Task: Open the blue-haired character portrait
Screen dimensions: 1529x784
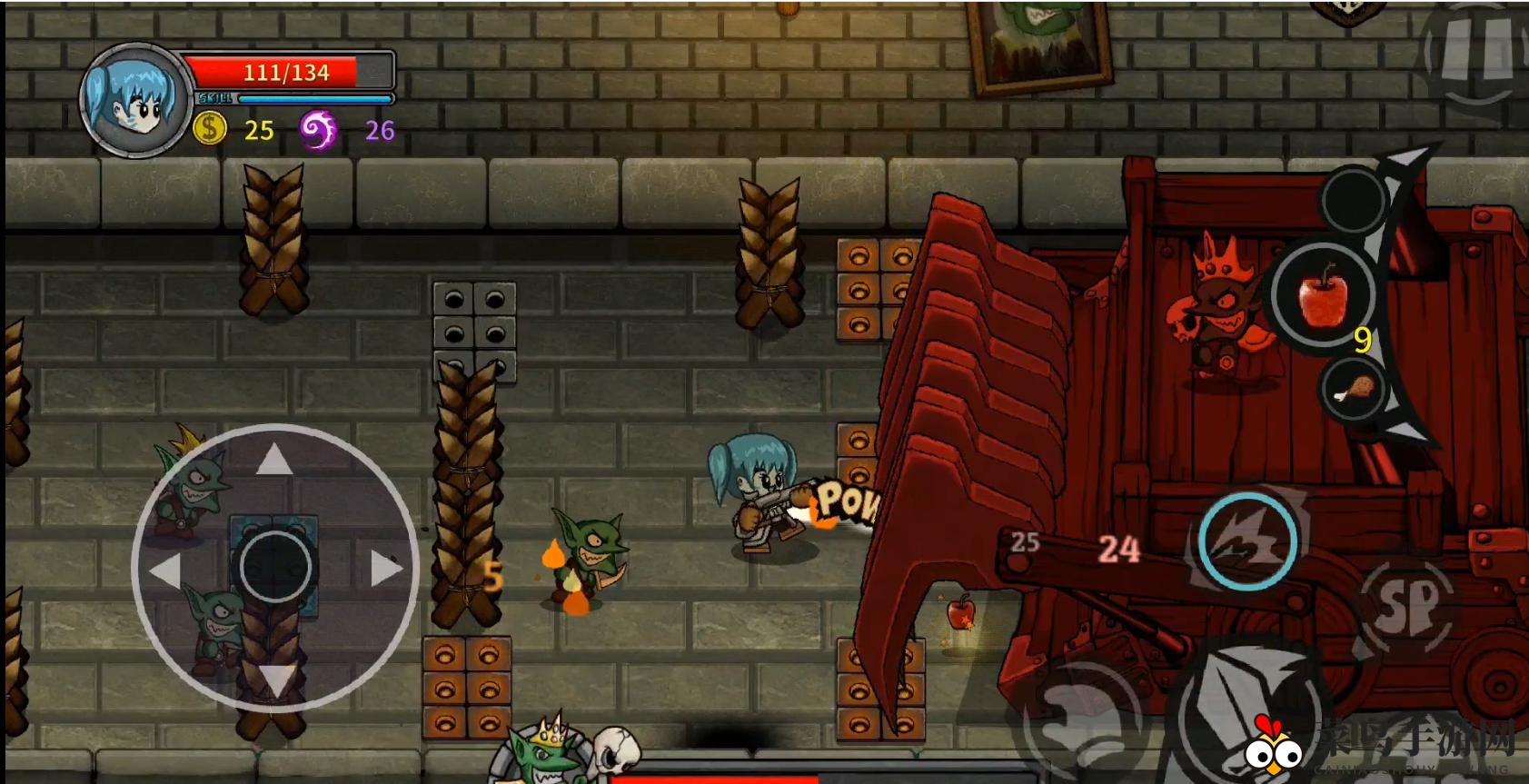Action: (136, 101)
